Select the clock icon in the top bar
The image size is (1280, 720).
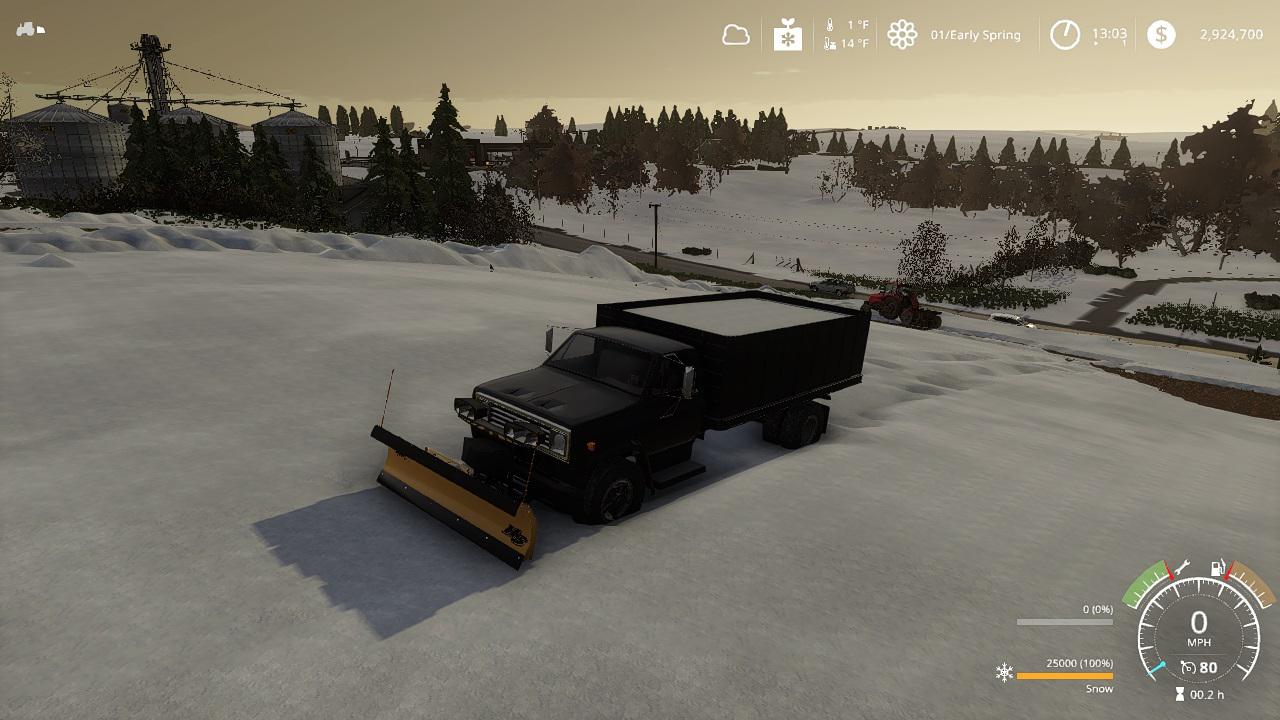pos(1065,35)
